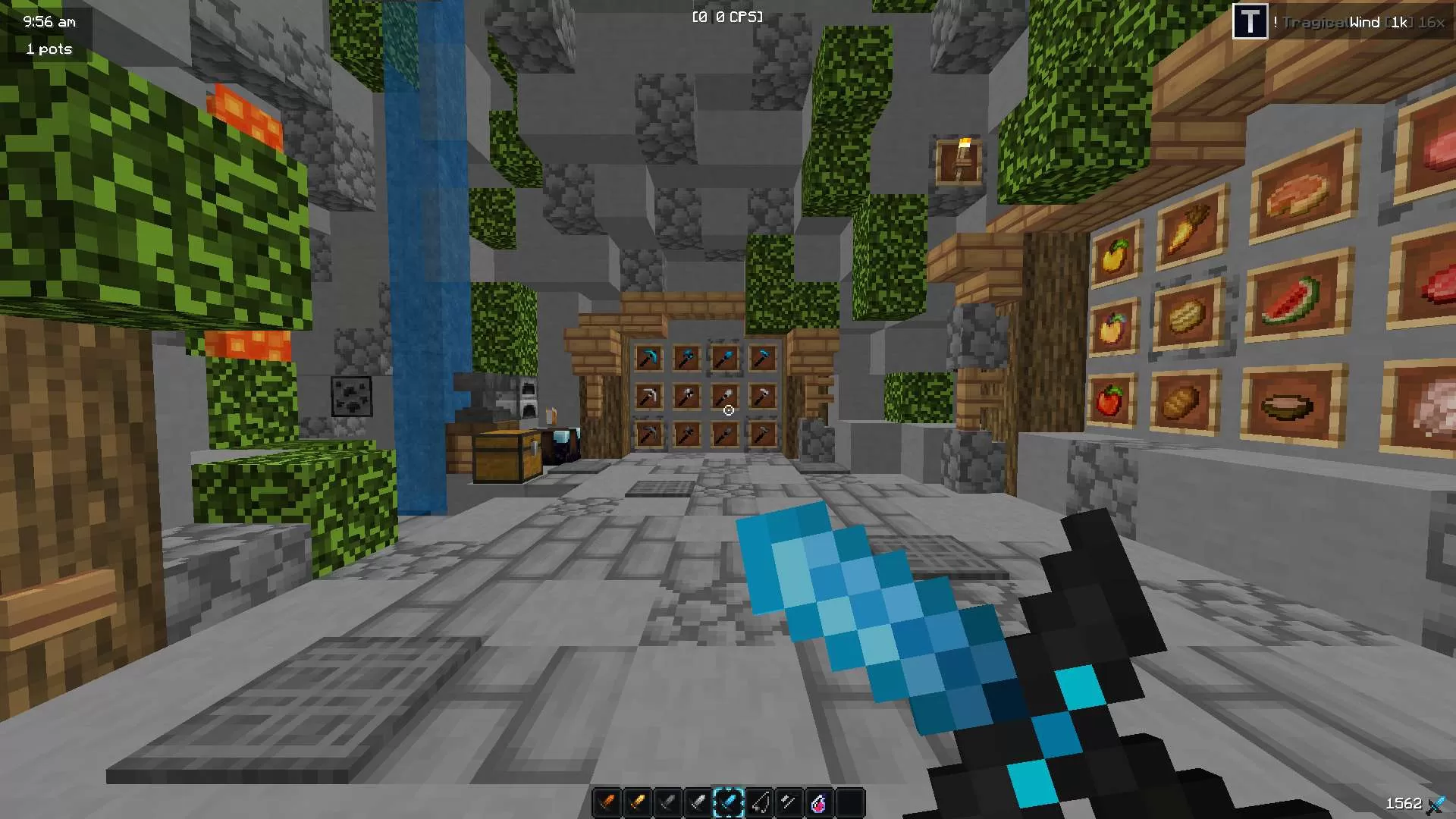Select the diamond sword in the hotbar
The width and height of the screenshot is (1456, 819).
(729, 802)
